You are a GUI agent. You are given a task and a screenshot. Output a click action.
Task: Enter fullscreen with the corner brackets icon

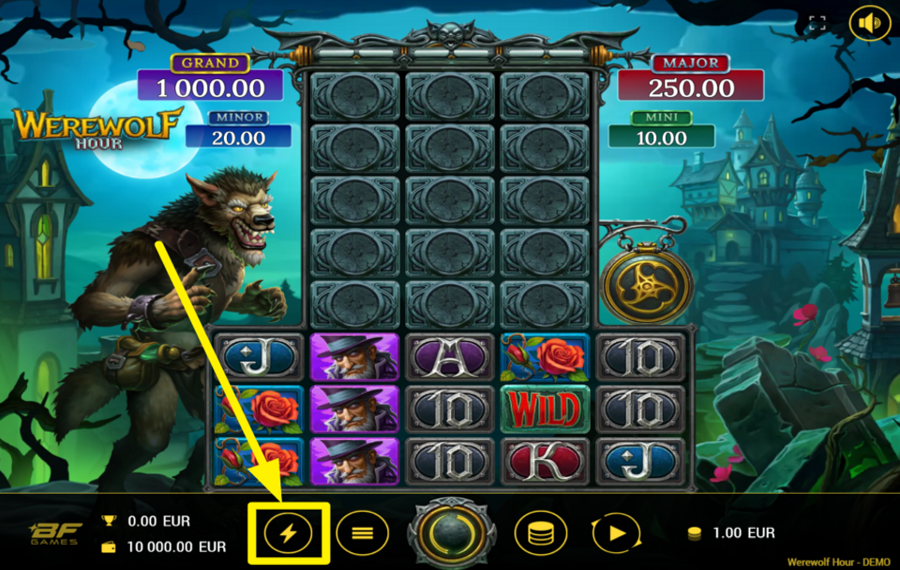click(817, 24)
